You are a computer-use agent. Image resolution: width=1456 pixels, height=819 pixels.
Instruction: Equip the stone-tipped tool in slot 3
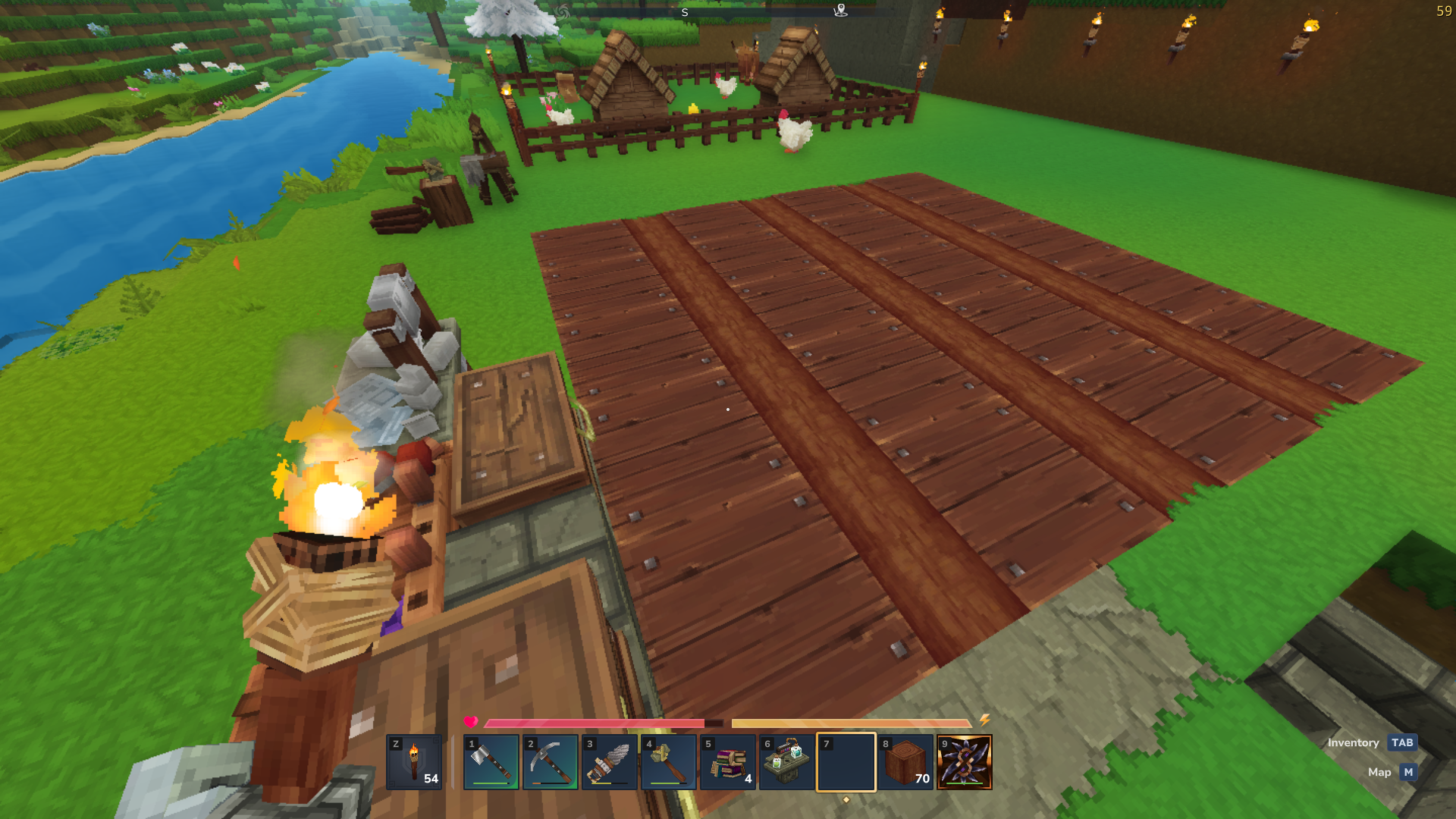[x=610, y=762]
